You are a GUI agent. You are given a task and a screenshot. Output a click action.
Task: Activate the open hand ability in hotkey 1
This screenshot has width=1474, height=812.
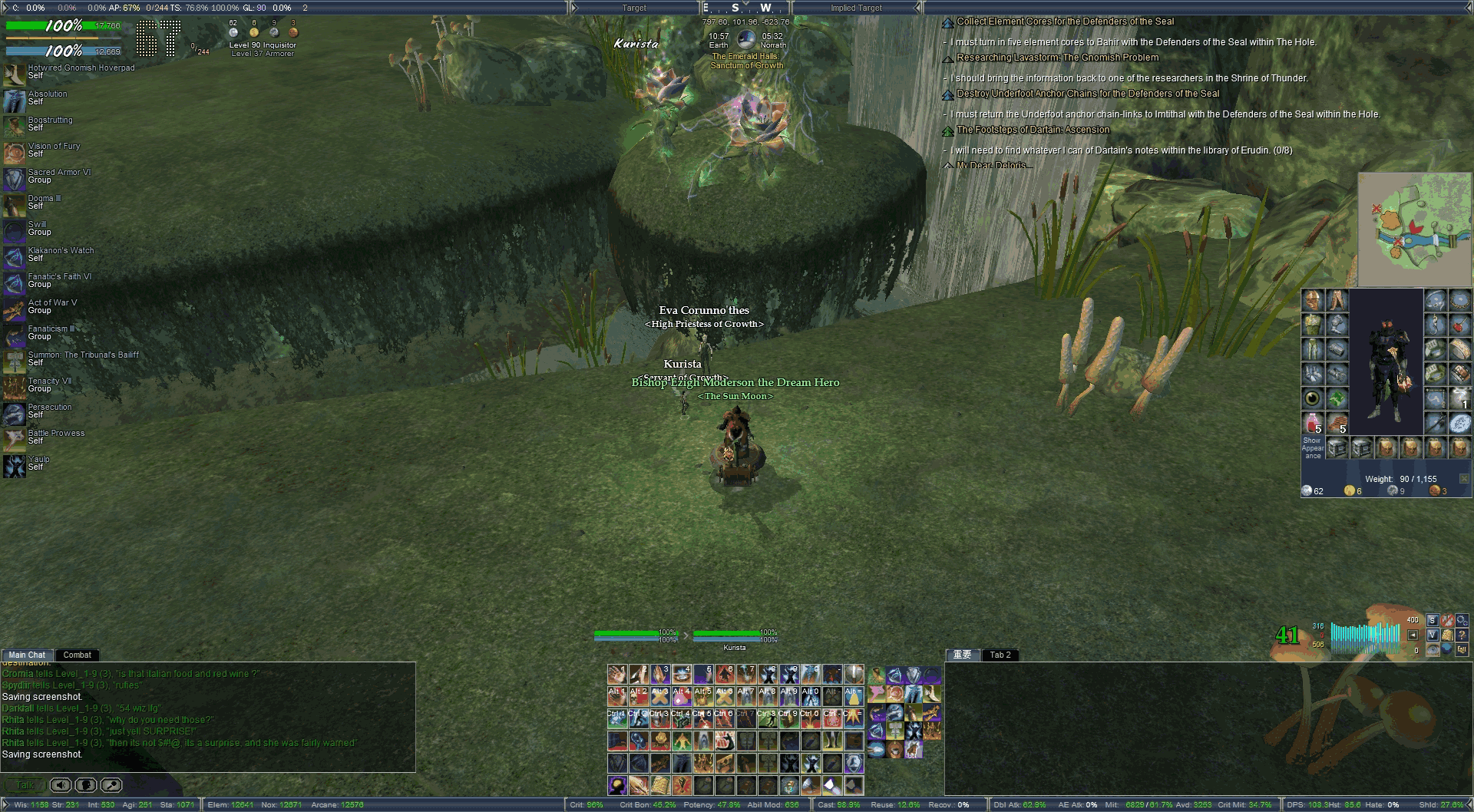pyautogui.click(x=617, y=675)
